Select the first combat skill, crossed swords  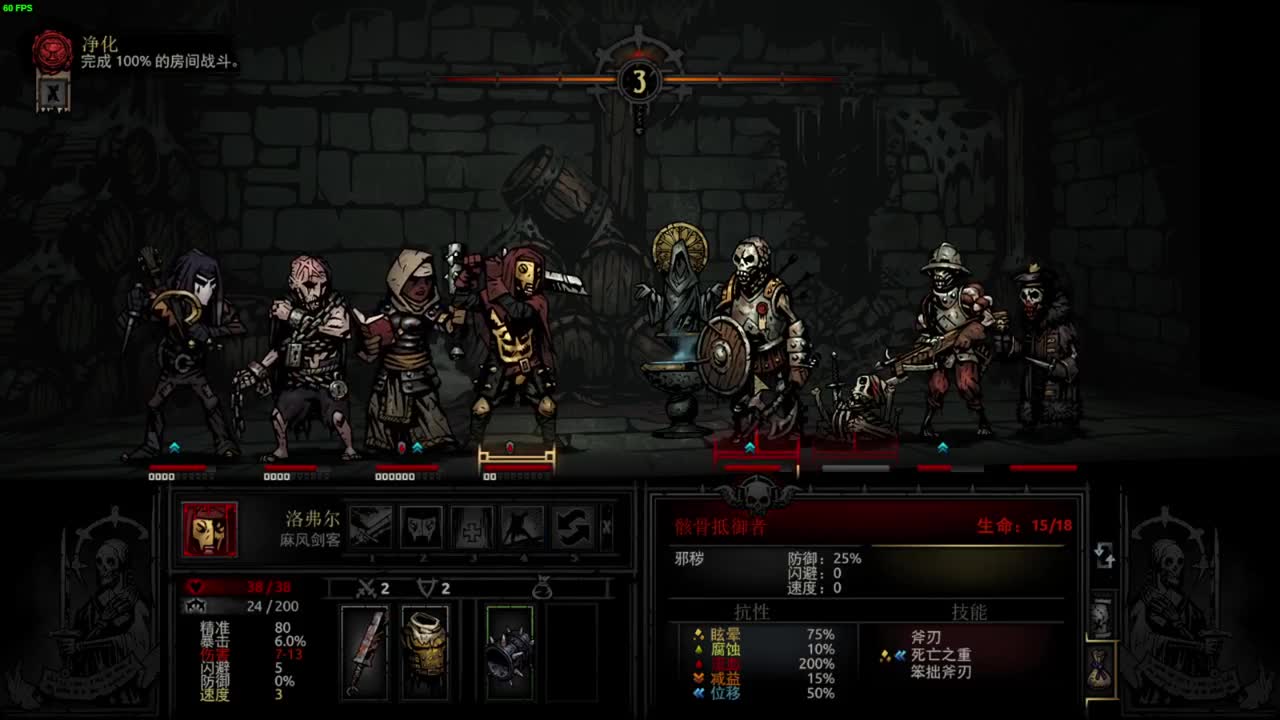coord(370,527)
